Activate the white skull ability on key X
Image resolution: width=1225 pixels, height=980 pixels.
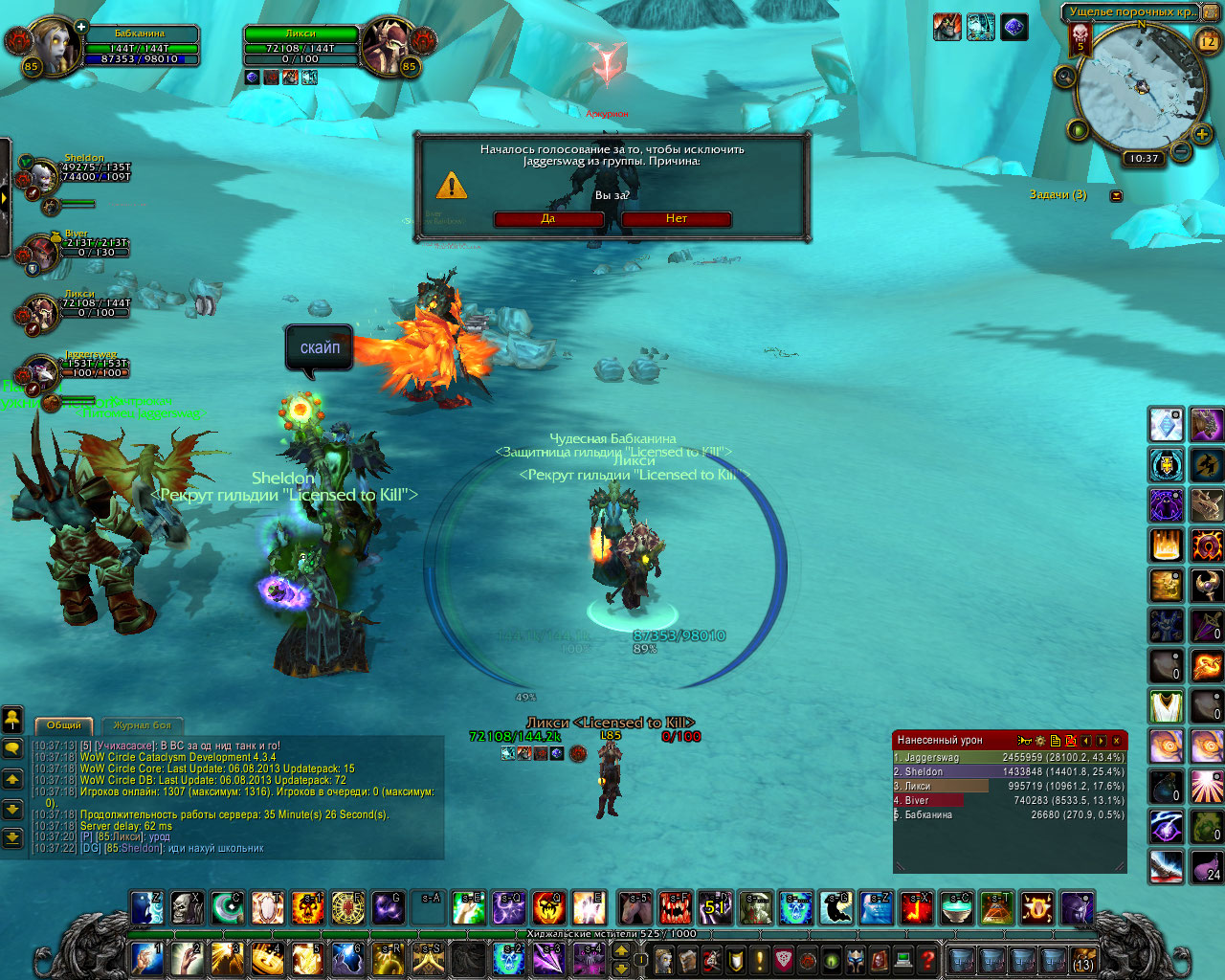tap(187, 907)
